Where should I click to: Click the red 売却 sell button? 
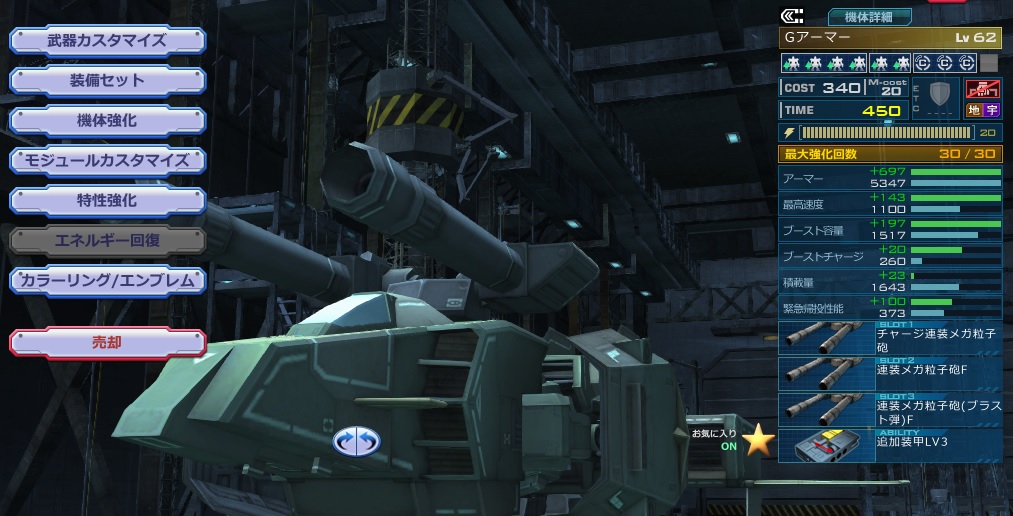pos(108,342)
